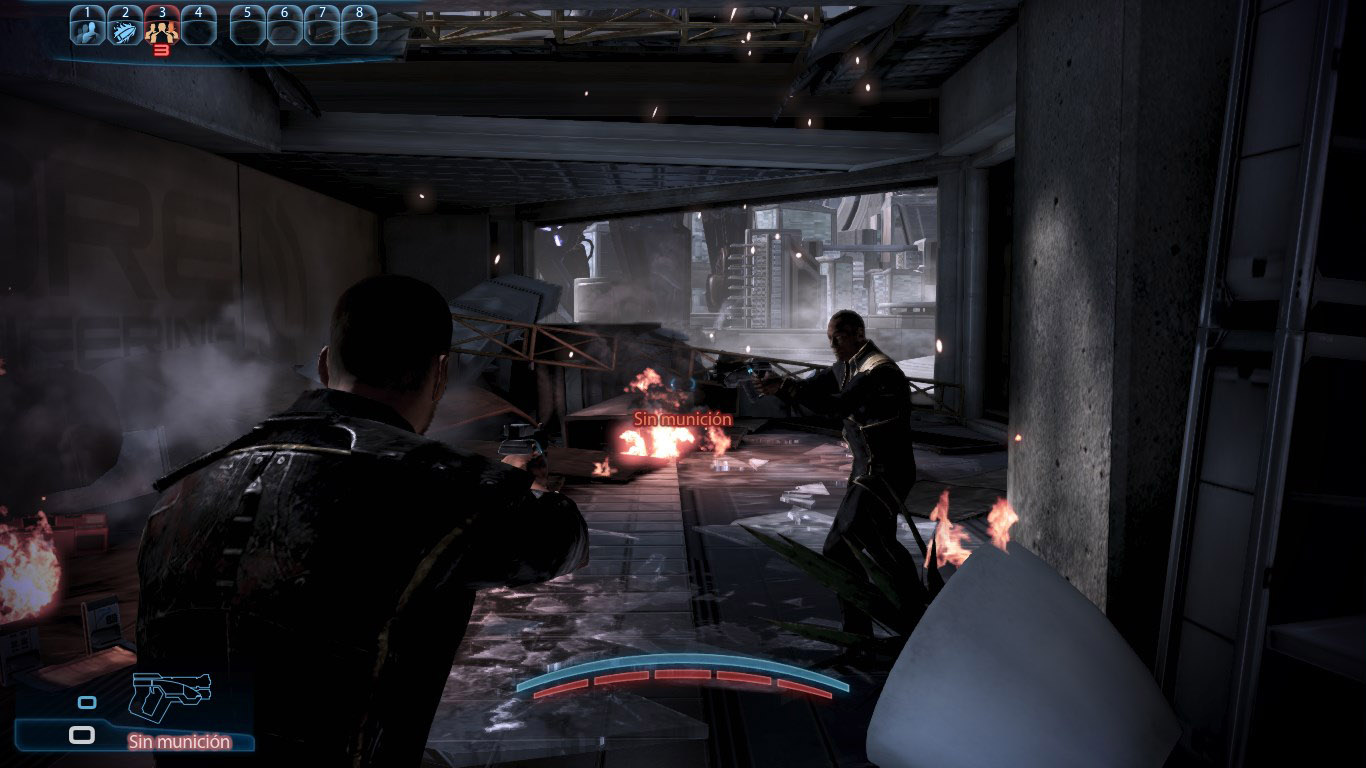This screenshot has width=1366, height=768.
Task: Select empty quick slot 6
Action: (285, 26)
